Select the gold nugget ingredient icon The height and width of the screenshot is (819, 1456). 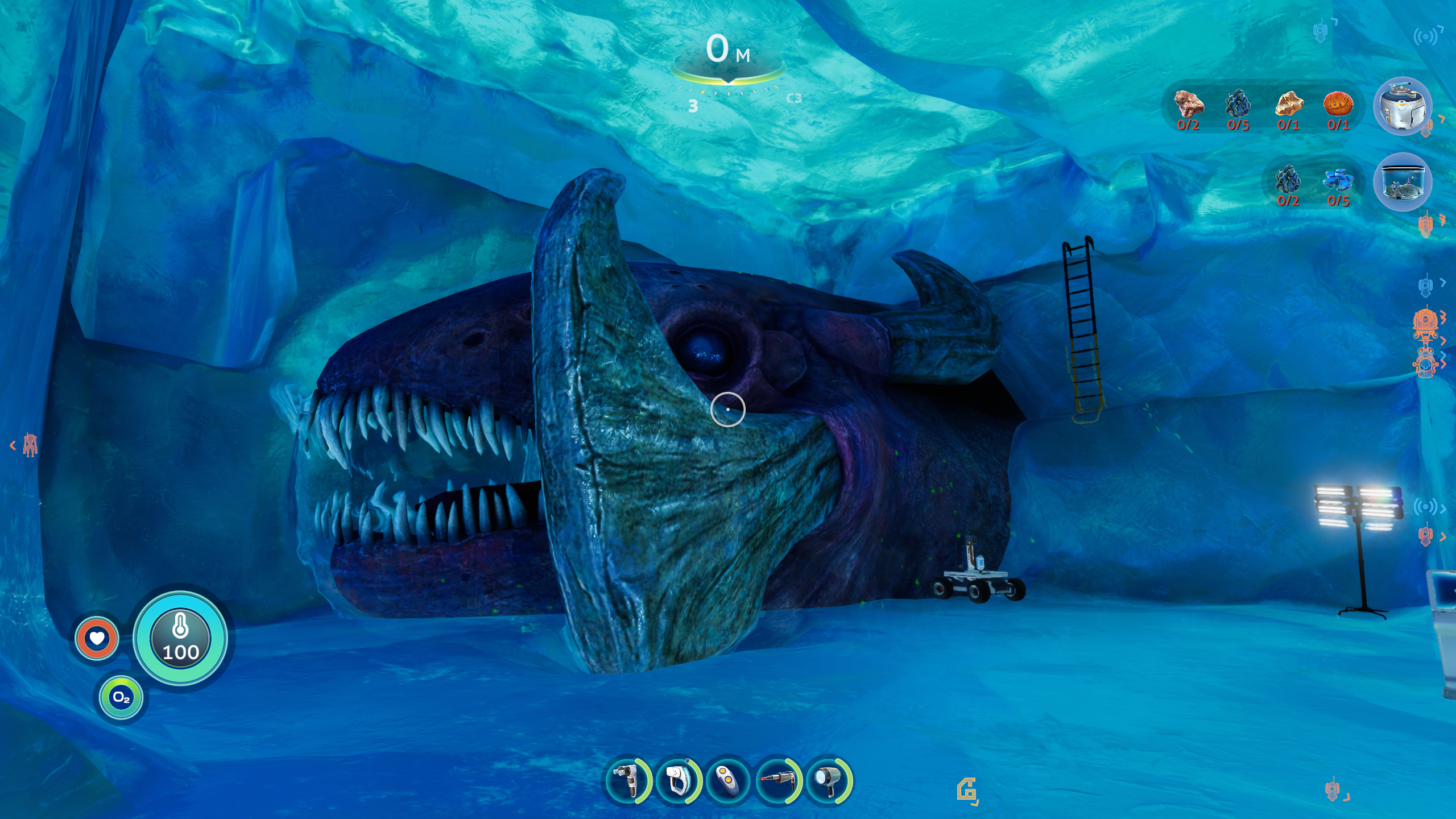coord(1288,105)
